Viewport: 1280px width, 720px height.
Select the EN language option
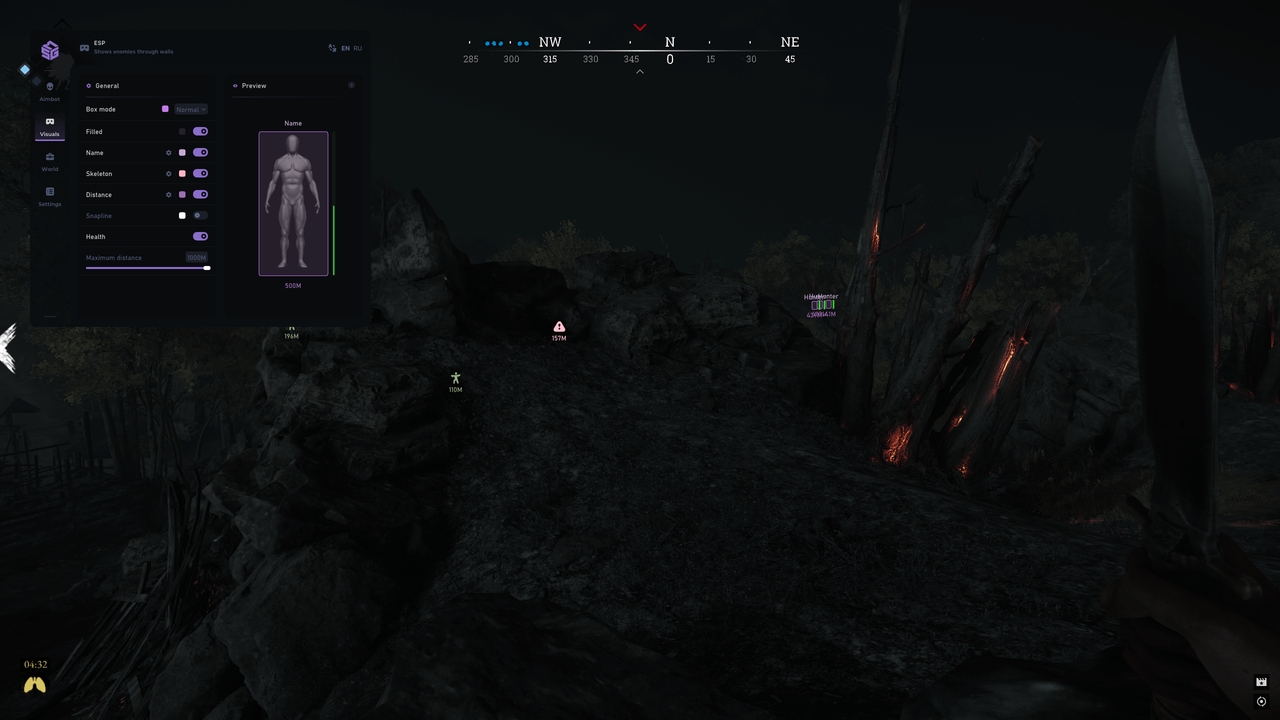(x=345, y=48)
